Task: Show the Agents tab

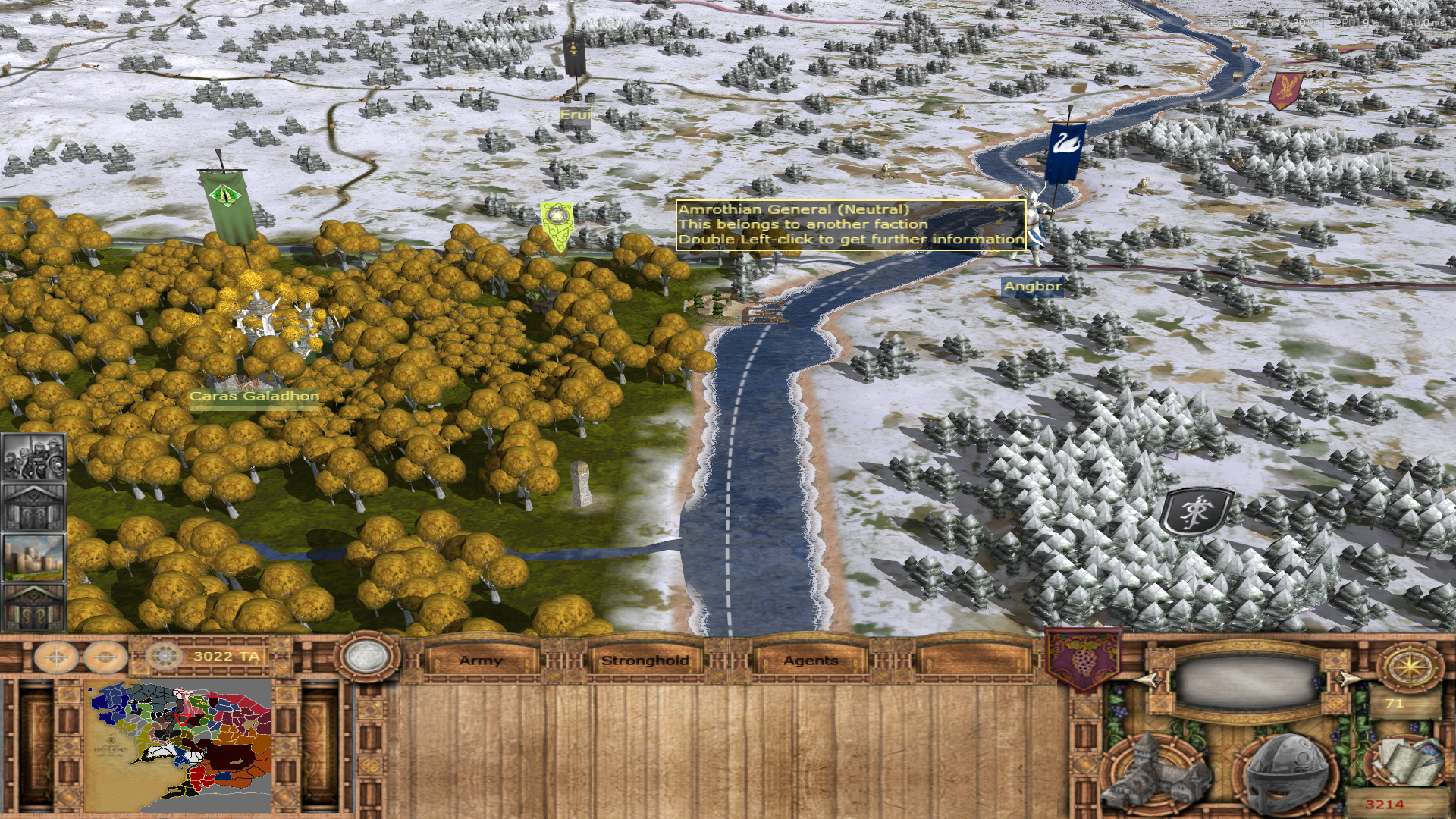Action: pyautogui.click(x=811, y=661)
